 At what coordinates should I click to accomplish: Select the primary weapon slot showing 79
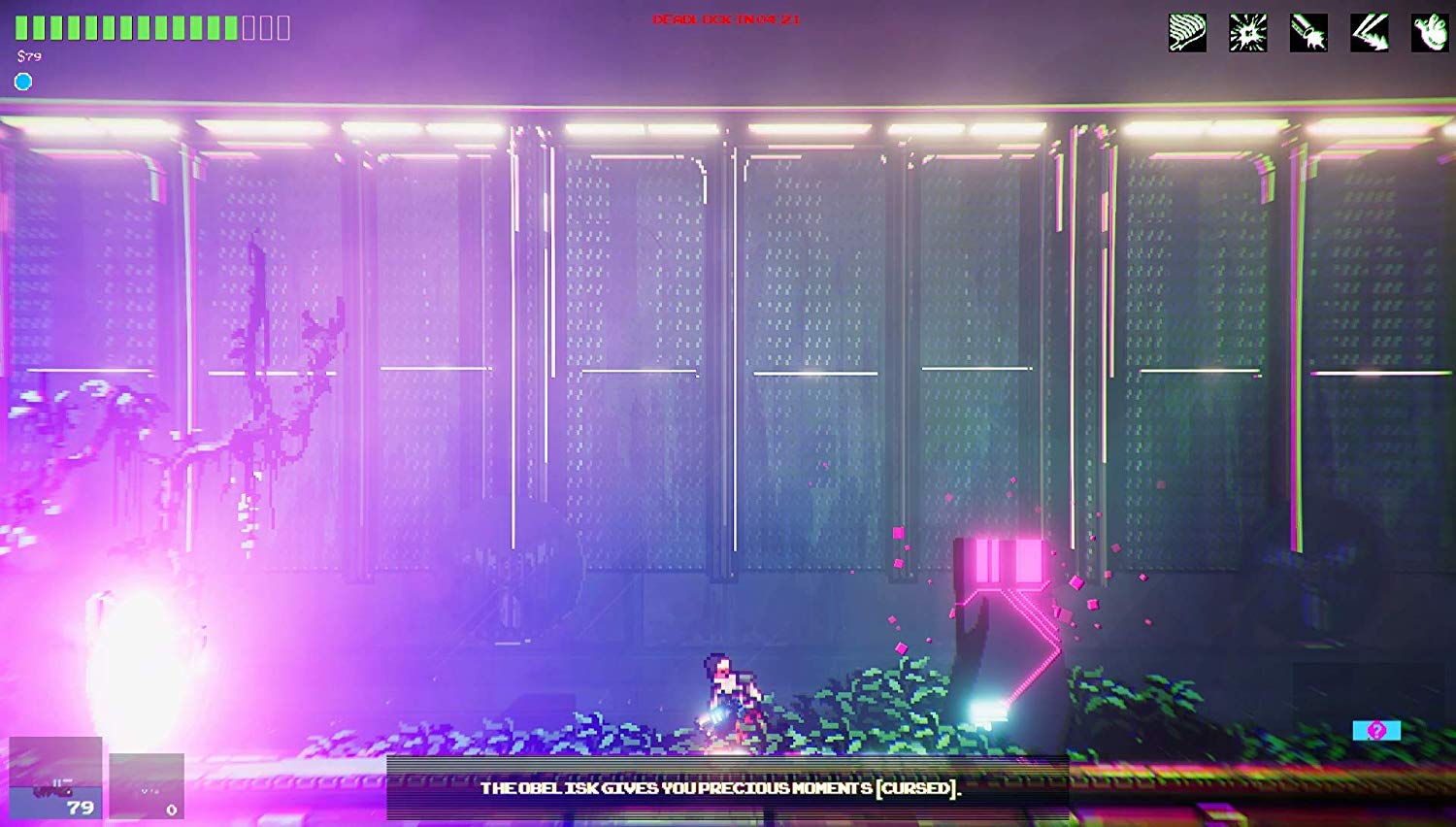55,778
